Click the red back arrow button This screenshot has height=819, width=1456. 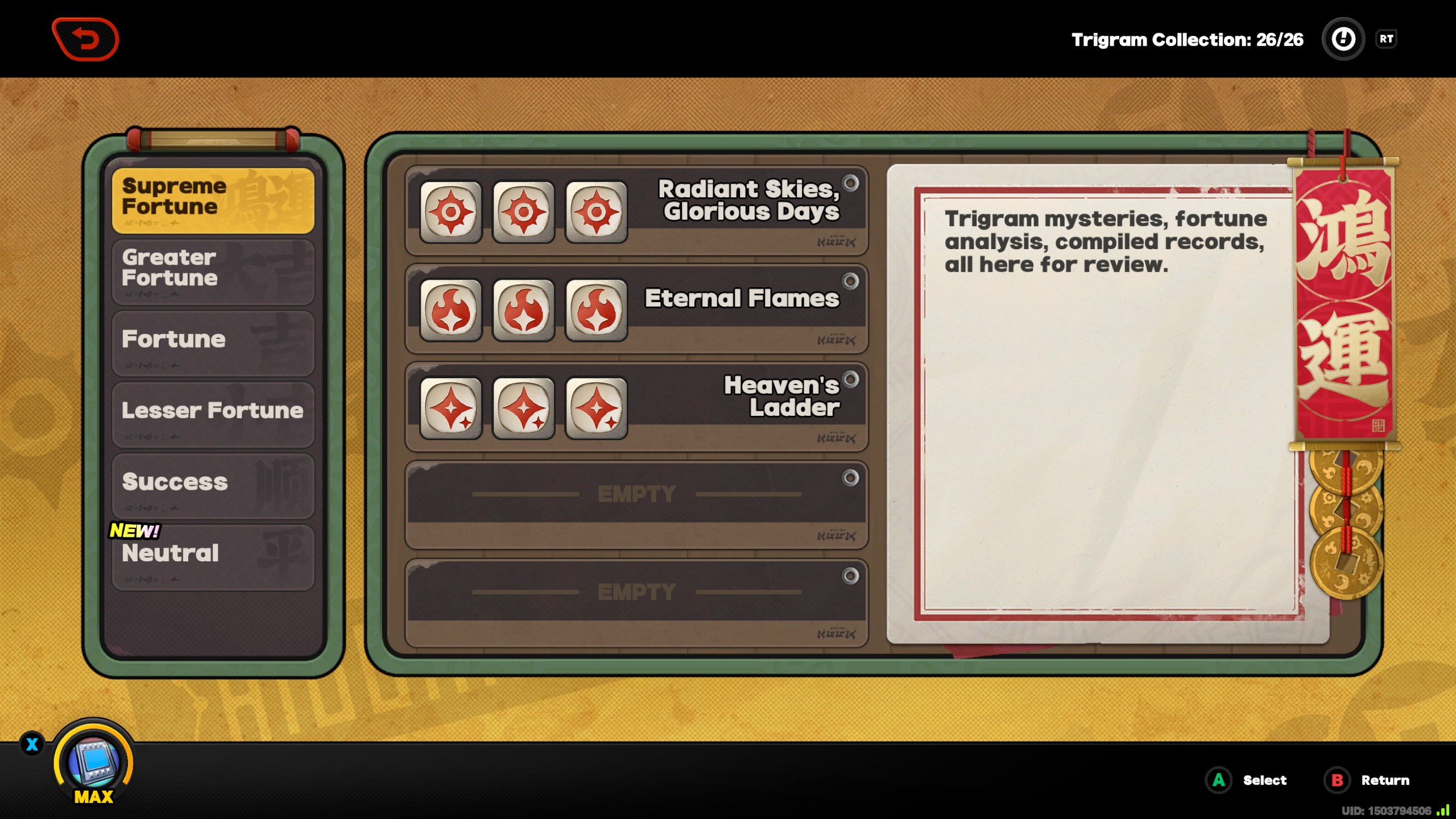[85, 39]
